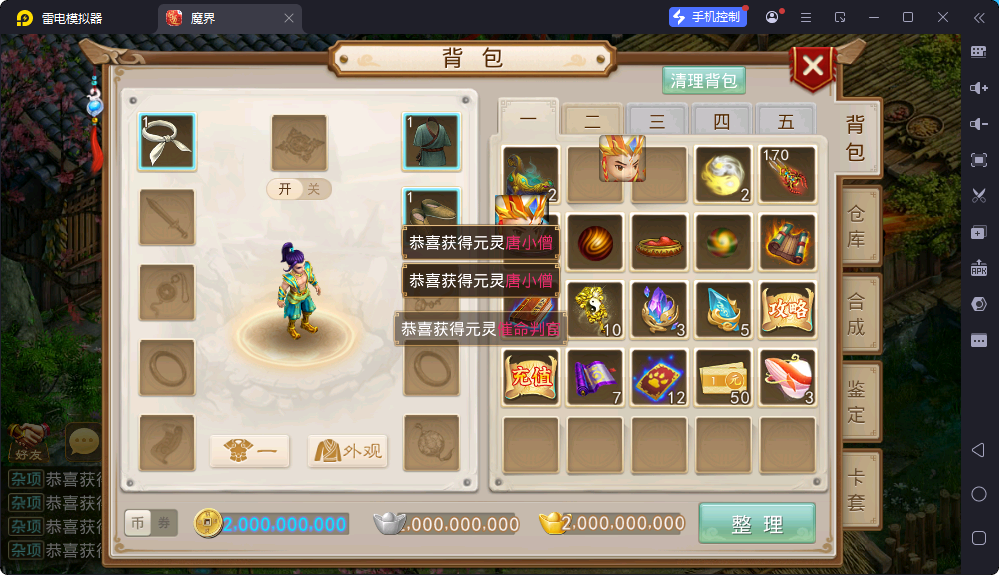Open the 卡套 card sleeve tab
The width and height of the screenshot is (999, 575).
click(x=857, y=490)
